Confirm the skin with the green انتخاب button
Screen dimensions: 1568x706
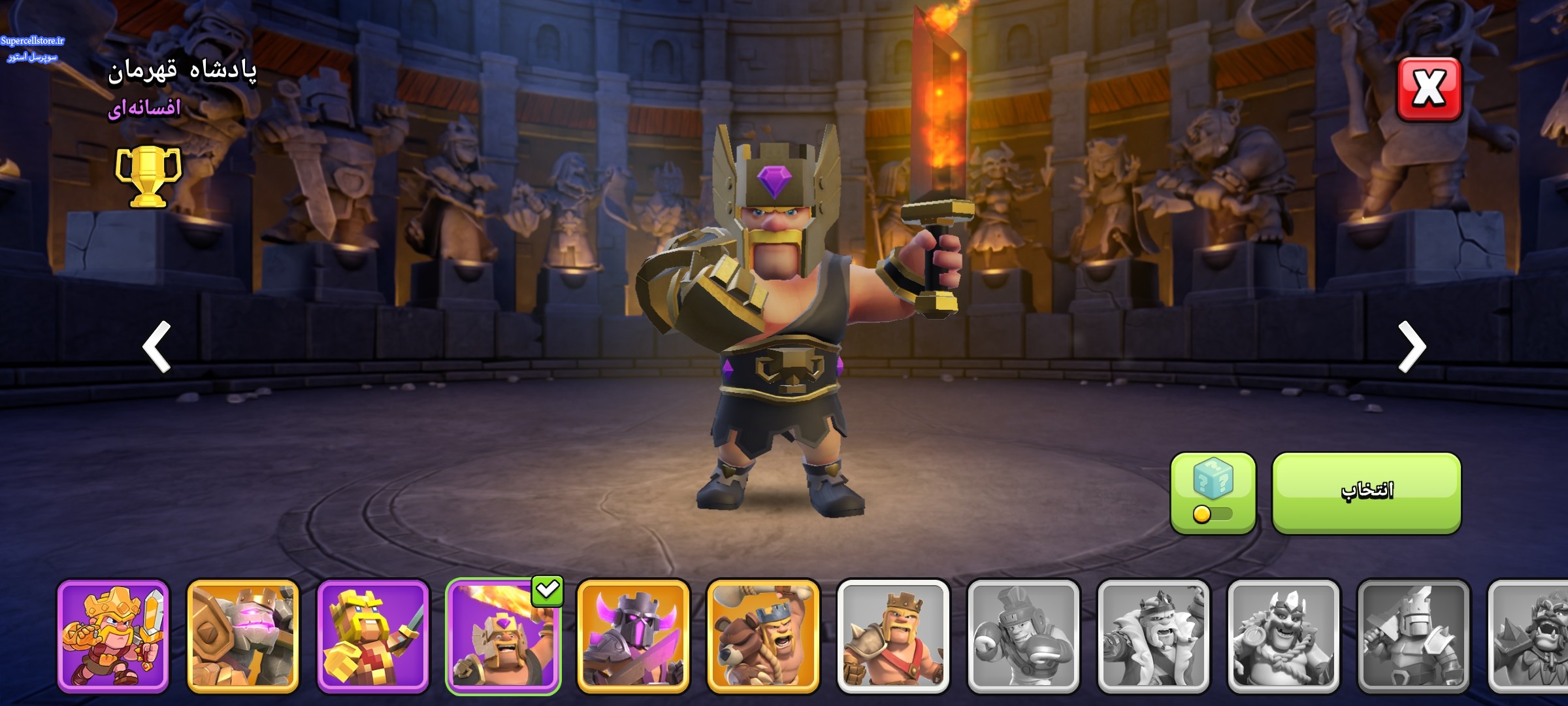(x=1366, y=492)
